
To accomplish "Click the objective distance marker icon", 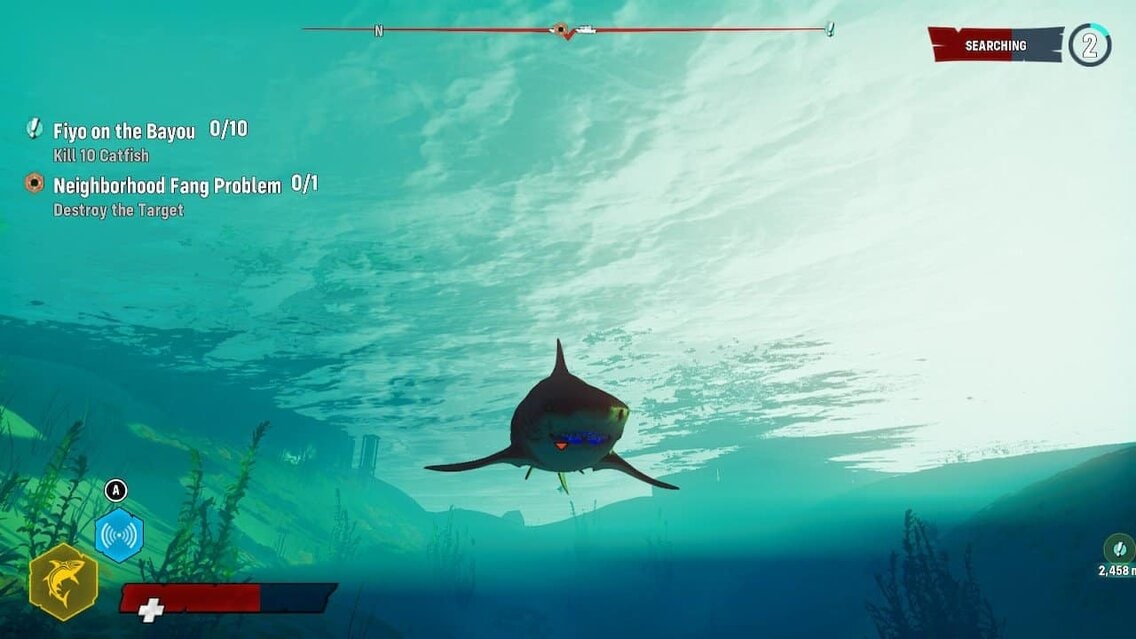I will click(x=1118, y=548).
